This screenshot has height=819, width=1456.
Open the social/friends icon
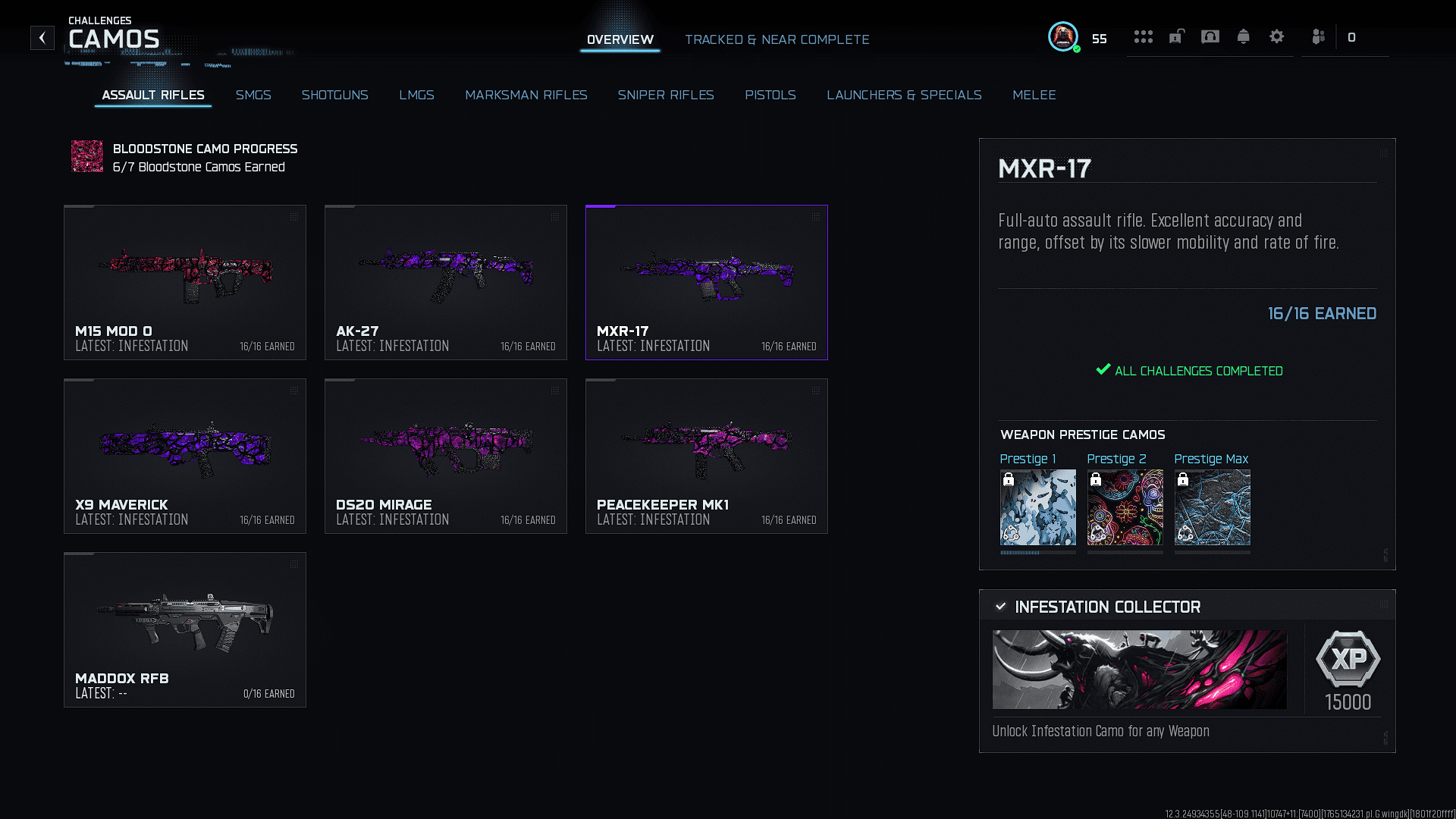point(1318,36)
